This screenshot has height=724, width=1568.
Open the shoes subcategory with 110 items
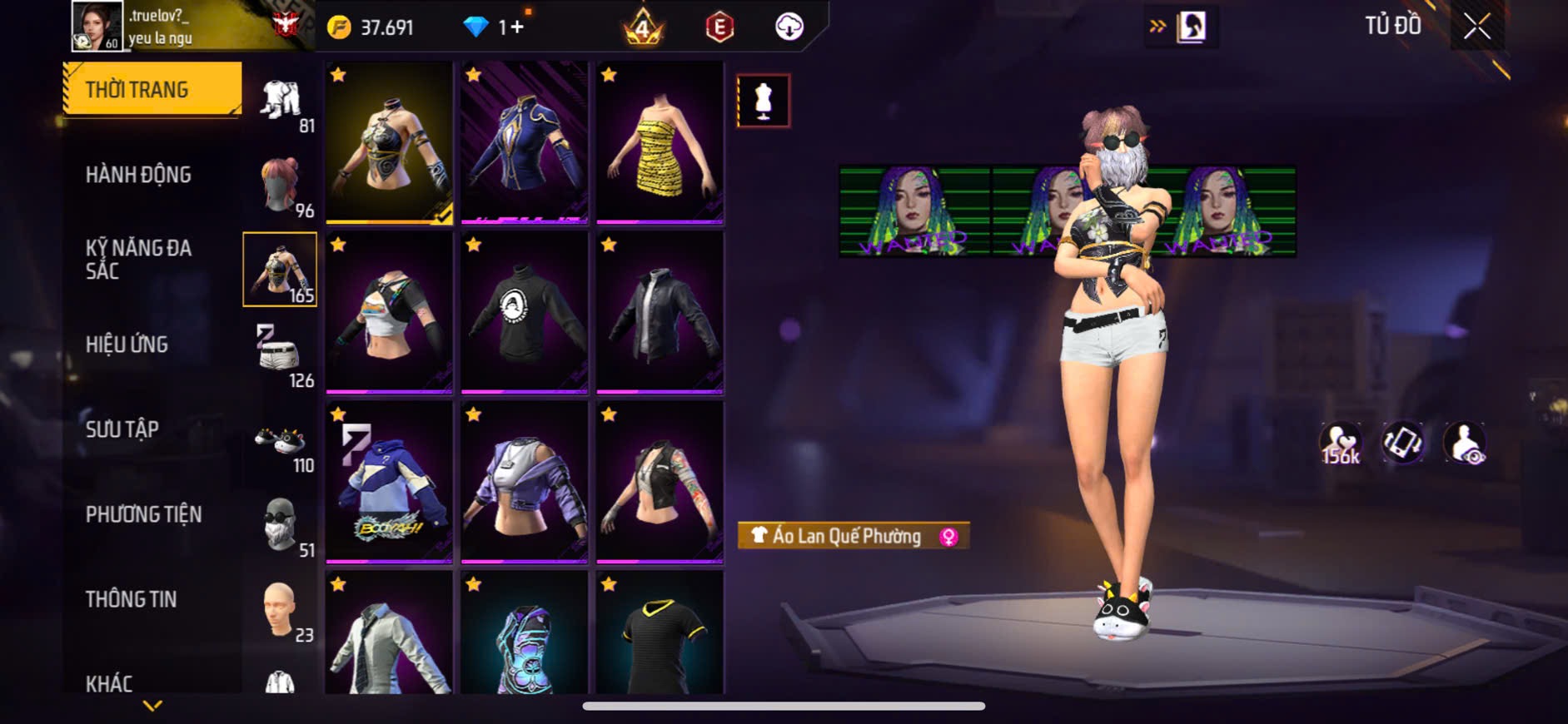[280, 440]
